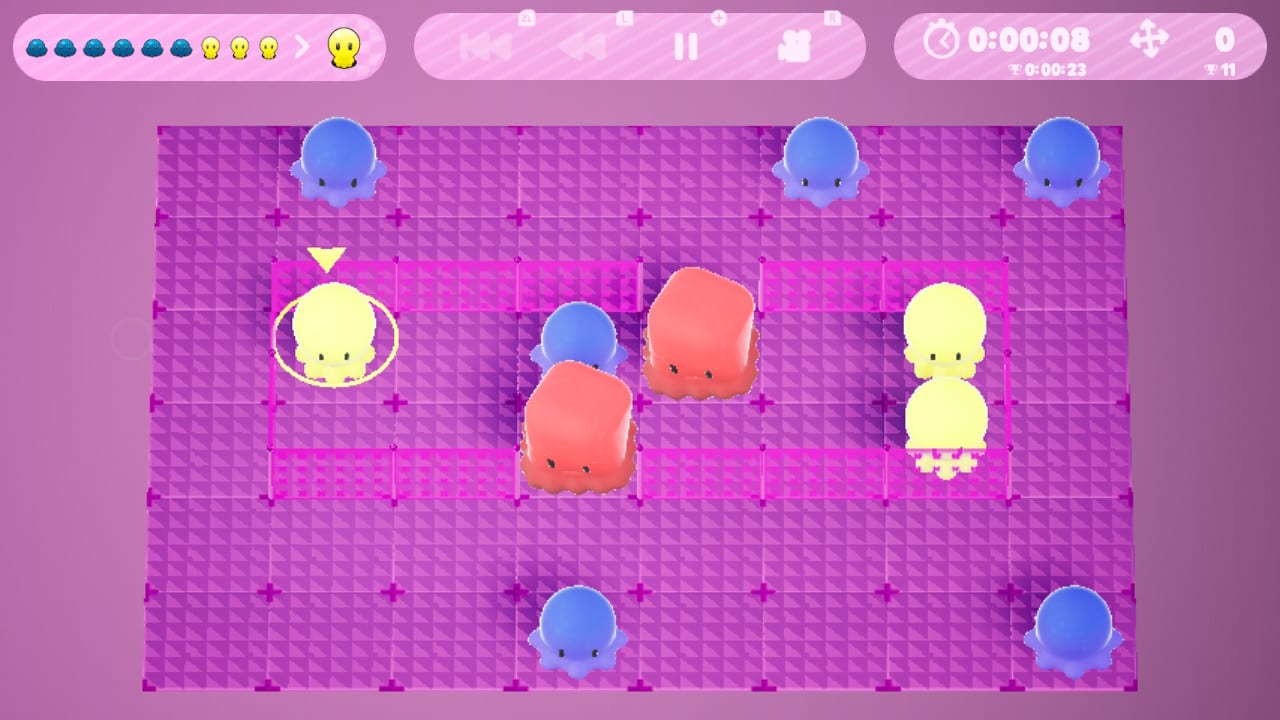Screen dimensions: 1280x720
Task: Click the '>' chevron separating the queue from active chick
Action: click(303, 45)
